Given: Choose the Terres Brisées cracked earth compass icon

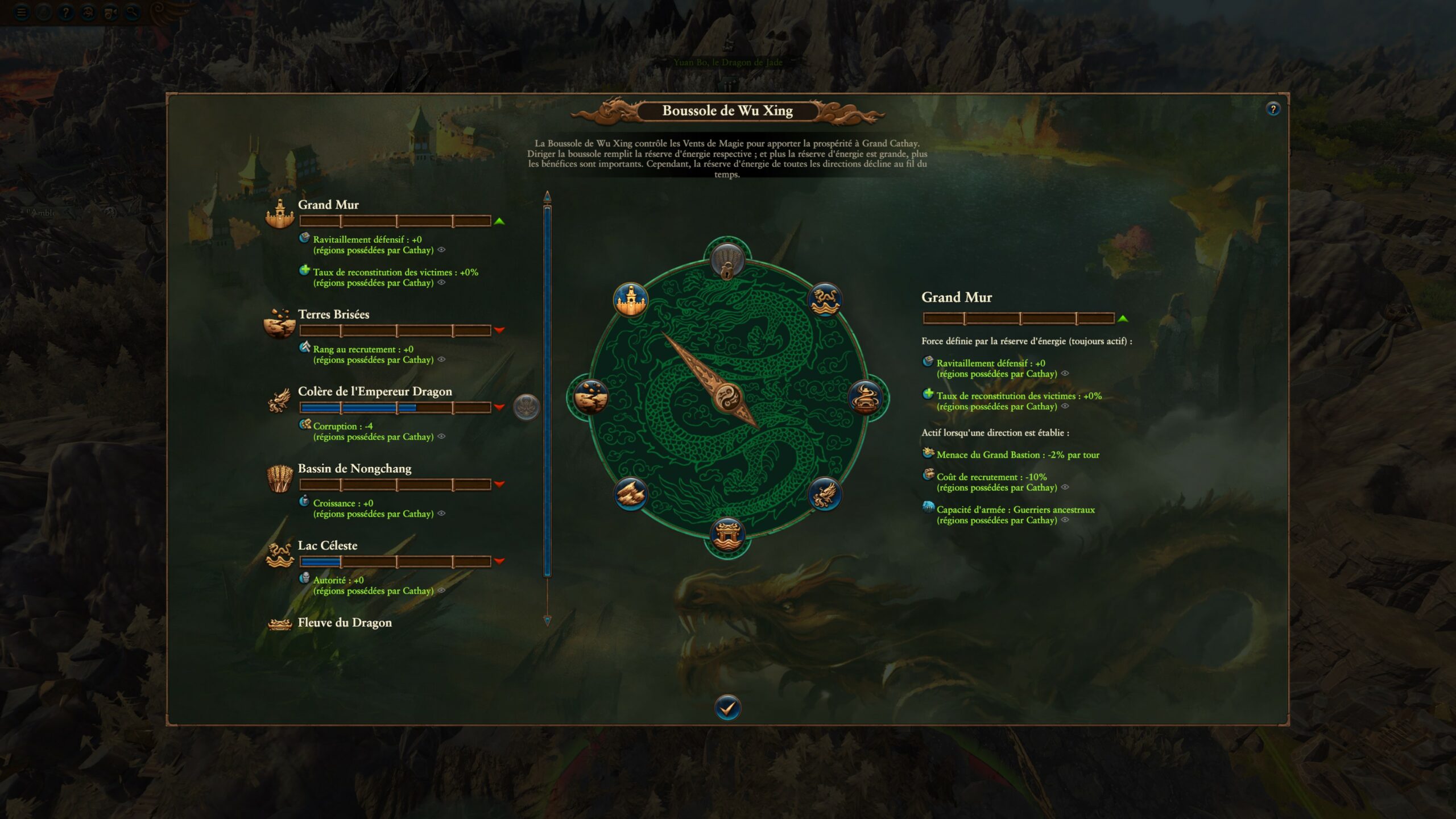Looking at the screenshot, I should coord(590,396).
